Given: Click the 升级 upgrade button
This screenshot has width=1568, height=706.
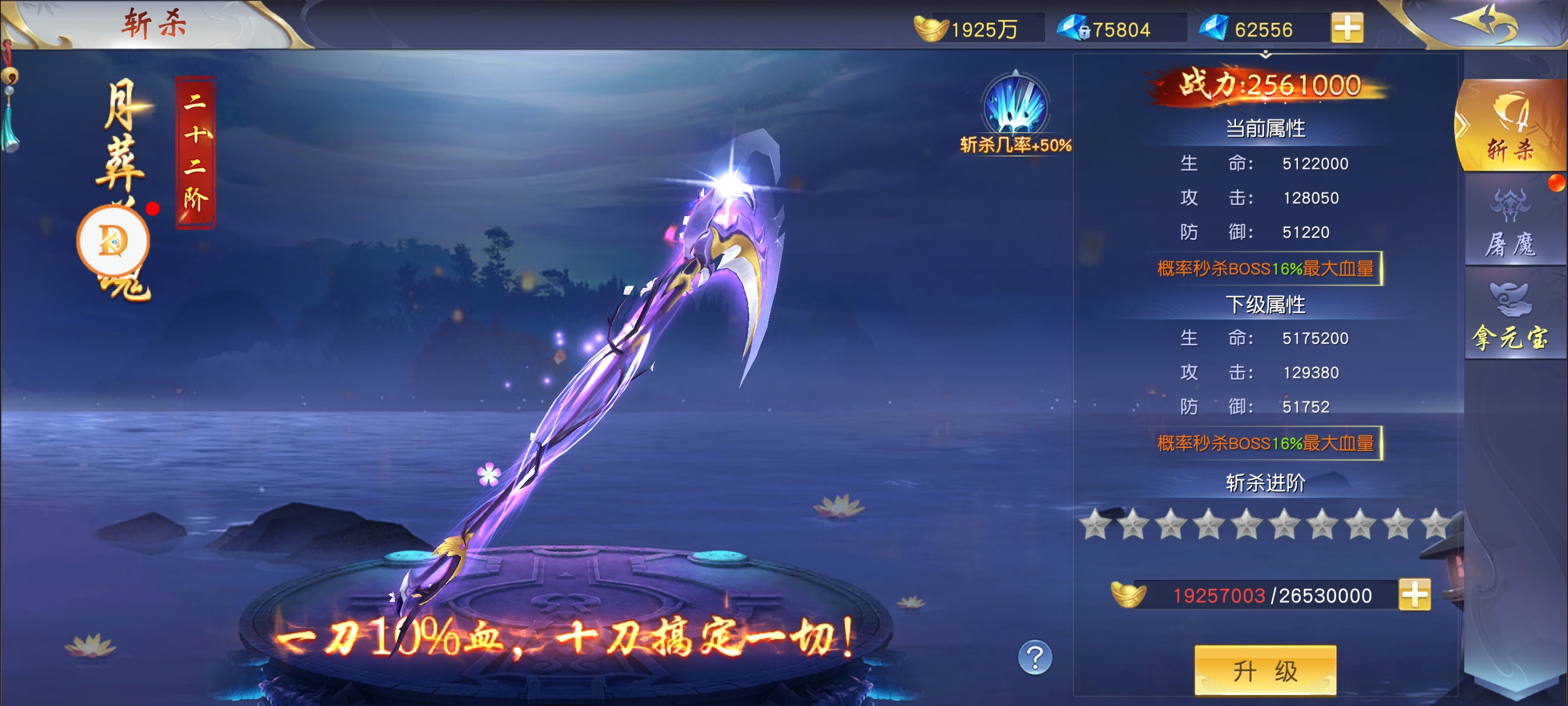Looking at the screenshot, I should click(1265, 670).
